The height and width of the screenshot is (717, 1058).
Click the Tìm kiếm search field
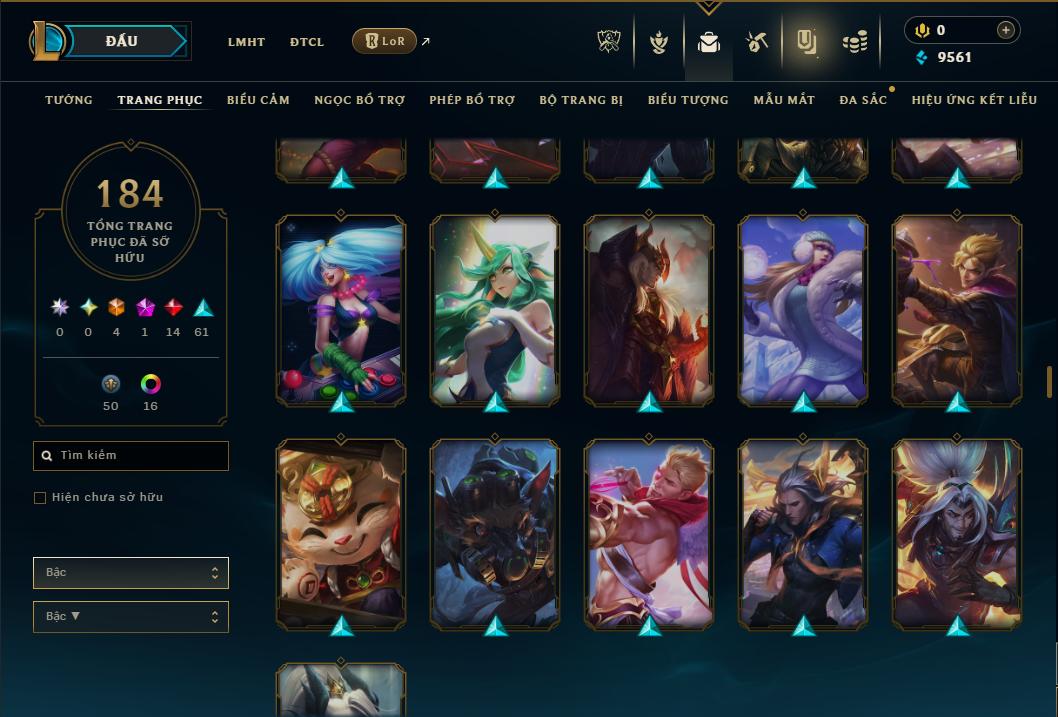point(131,456)
